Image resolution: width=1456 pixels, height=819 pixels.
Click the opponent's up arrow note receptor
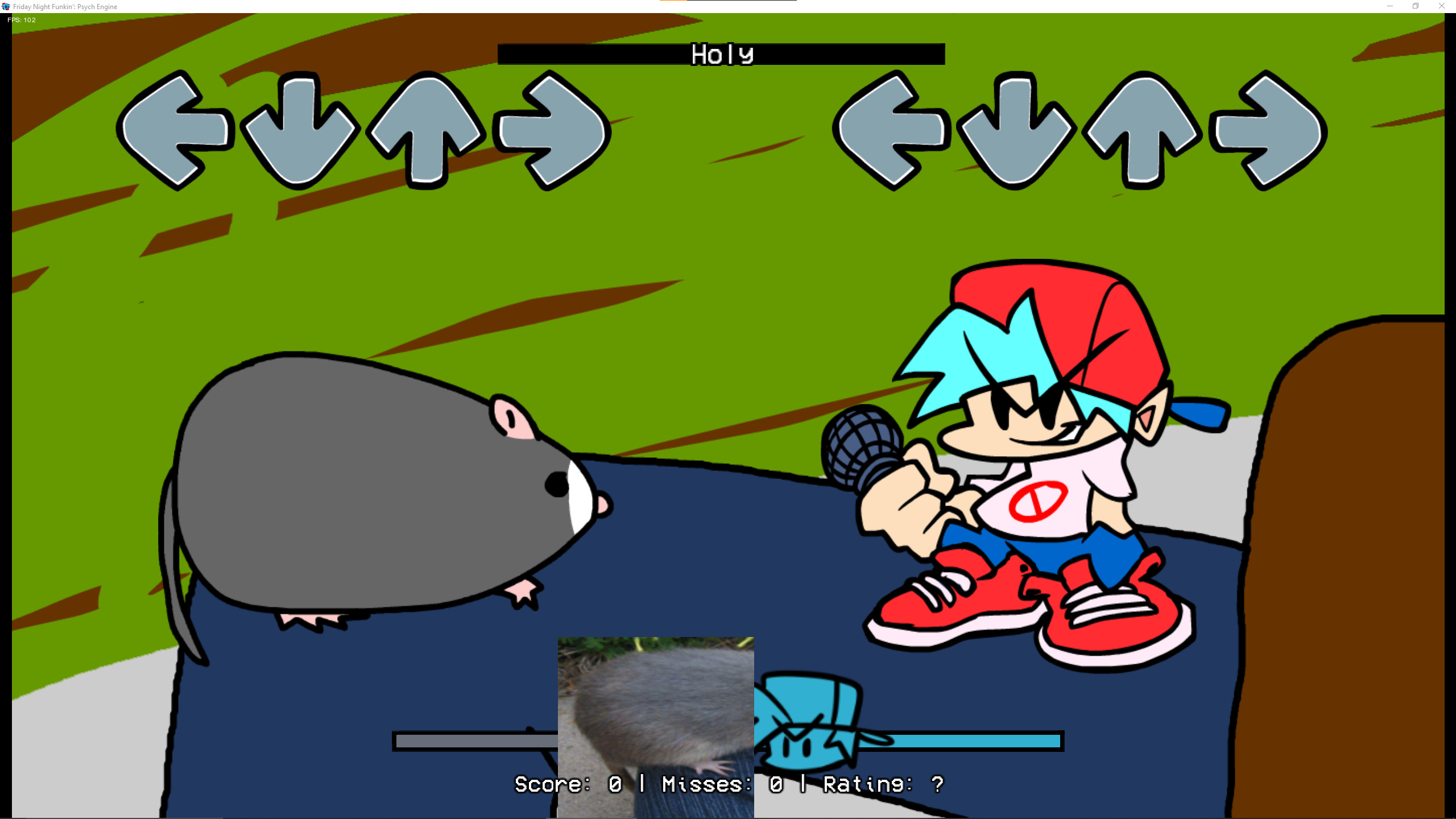click(x=424, y=131)
